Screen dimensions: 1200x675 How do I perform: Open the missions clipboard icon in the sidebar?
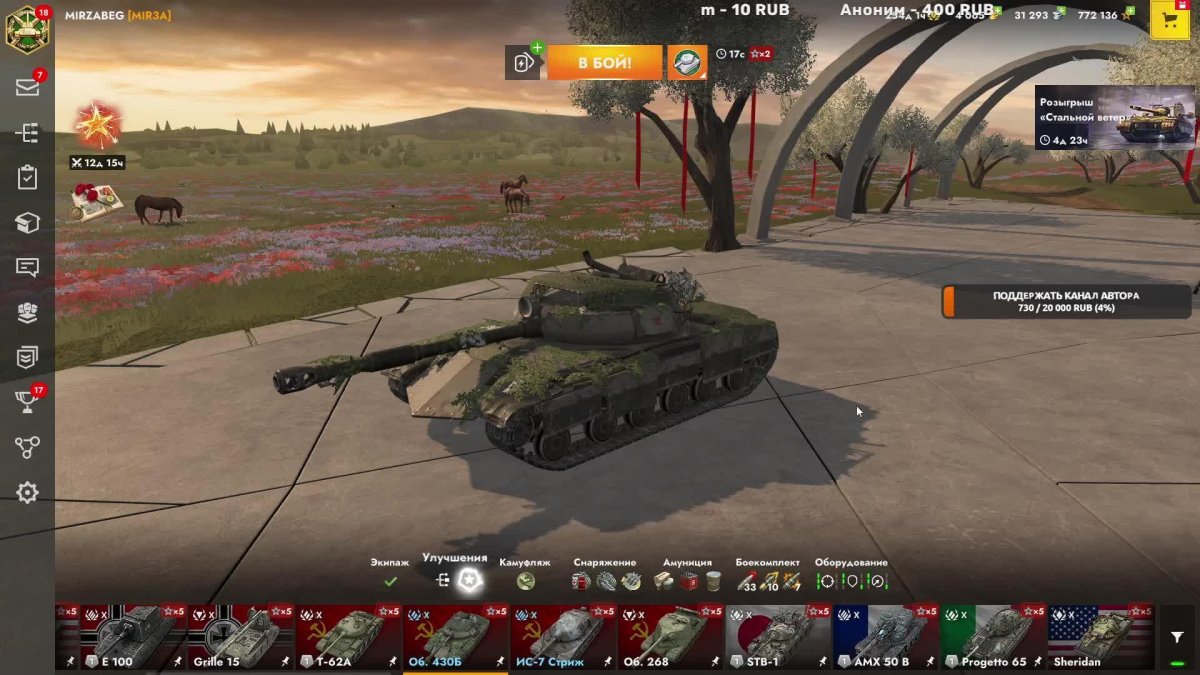[x=27, y=178]
